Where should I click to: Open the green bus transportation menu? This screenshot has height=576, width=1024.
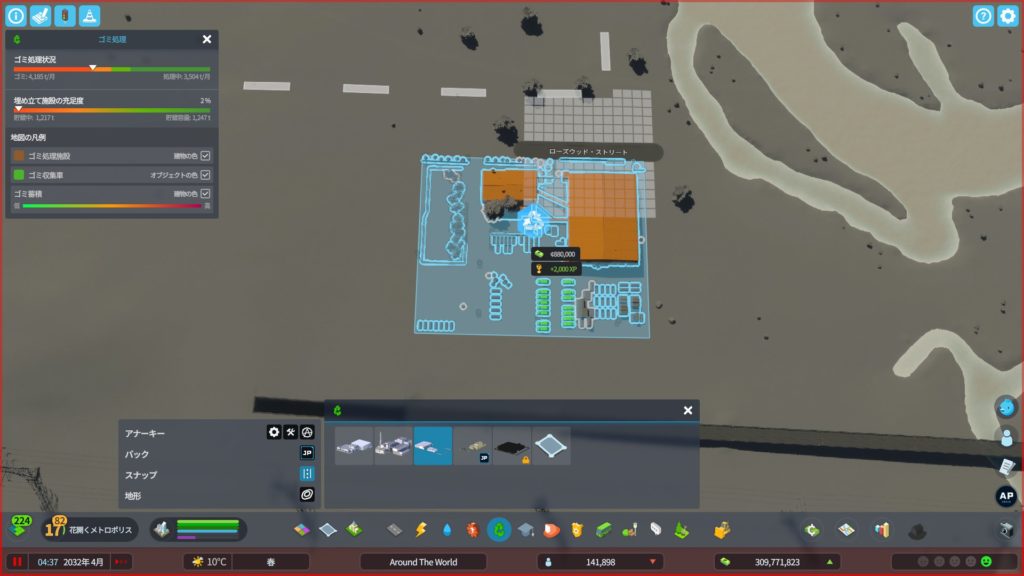click(604, 529)
